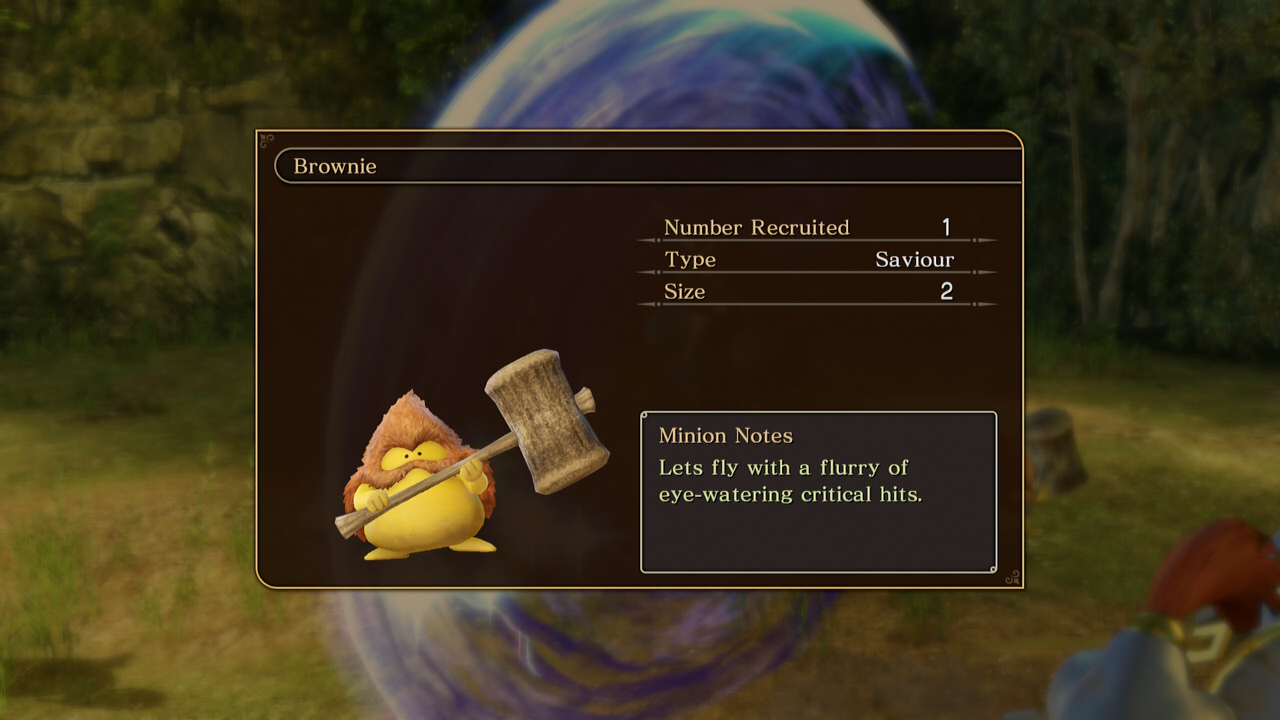Select the Brownie title header
The height and width of the screenshot is (720, 1280).
[x=335, y=167]
